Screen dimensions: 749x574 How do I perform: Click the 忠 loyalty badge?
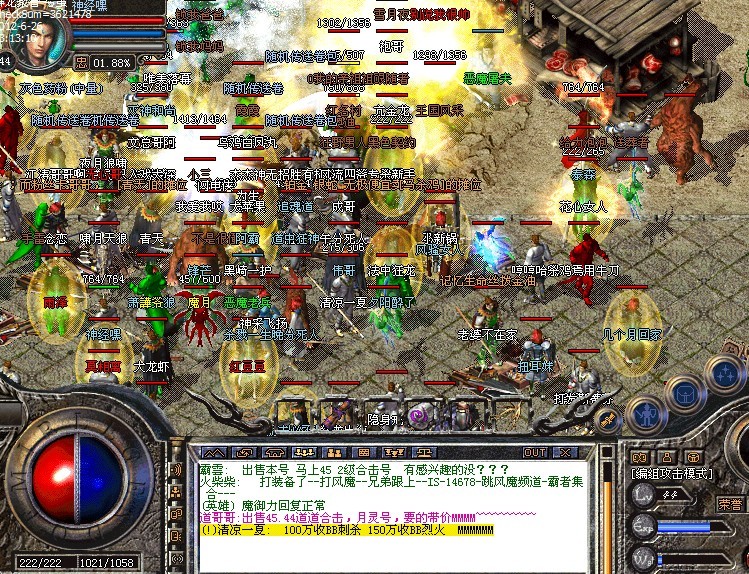click(80, 62)
